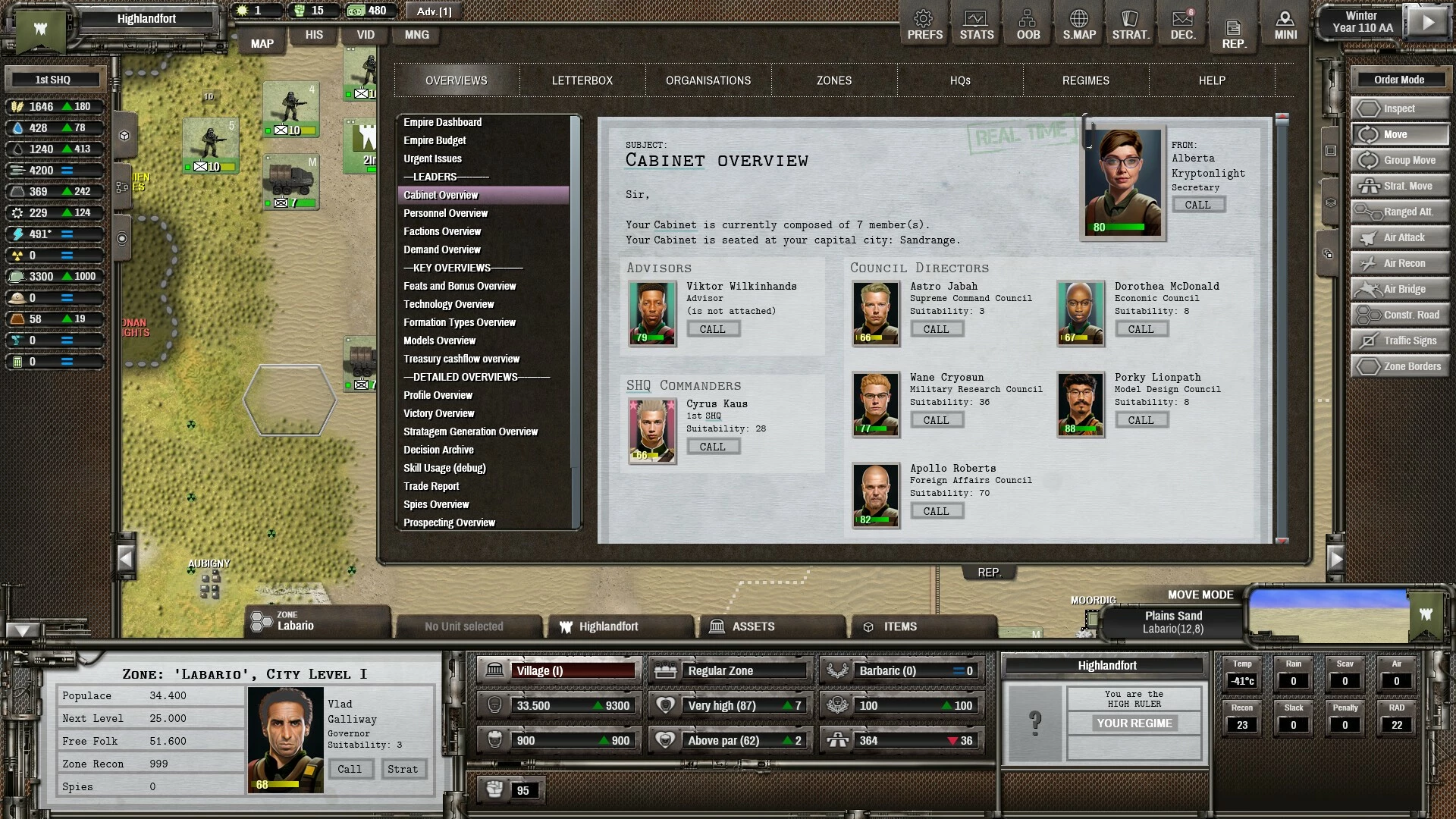Call secretary Alberta Kryptonlight

click(1197, 205)
